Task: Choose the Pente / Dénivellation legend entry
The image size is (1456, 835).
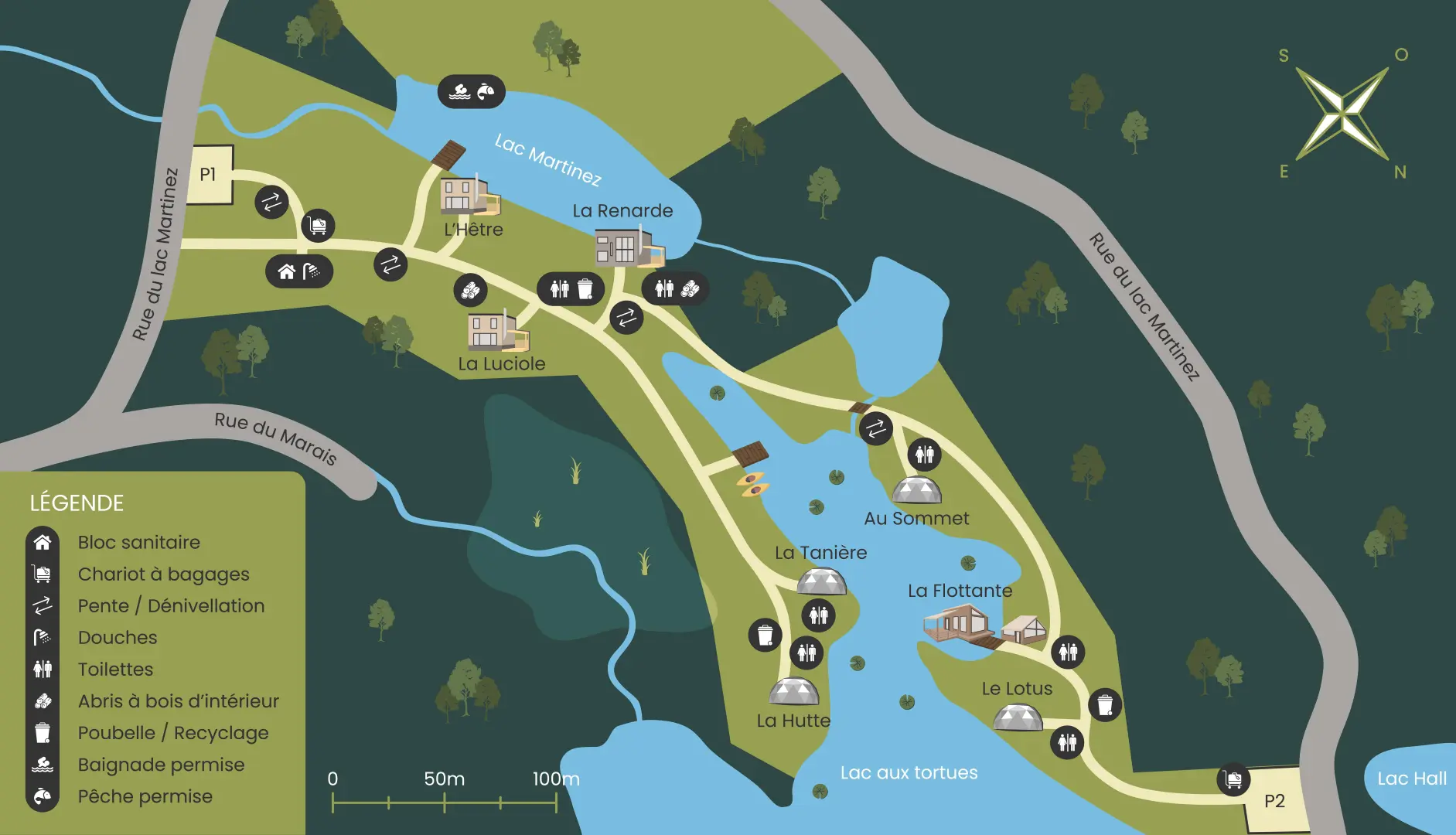Action: [x=171, y=605]
